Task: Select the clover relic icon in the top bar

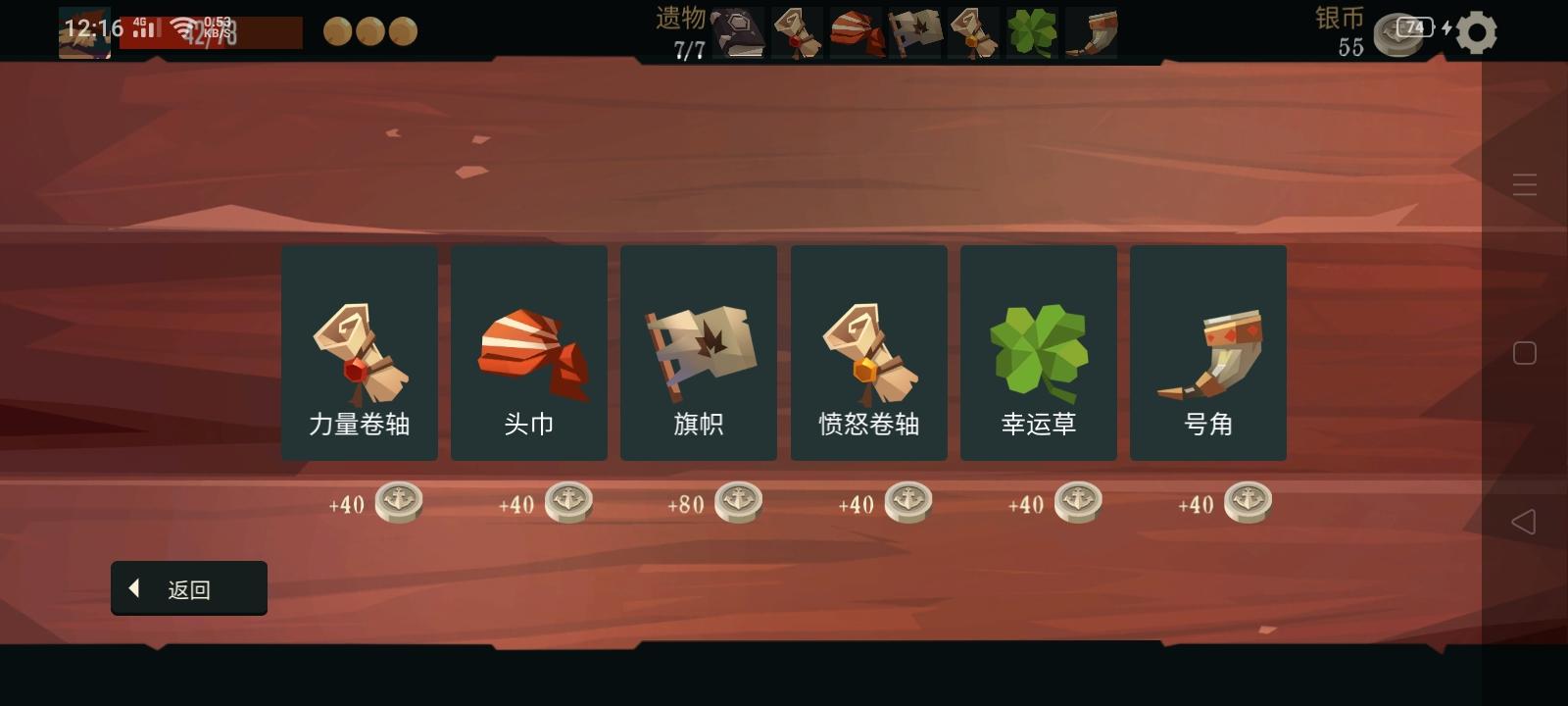Action: point(1033,30)
